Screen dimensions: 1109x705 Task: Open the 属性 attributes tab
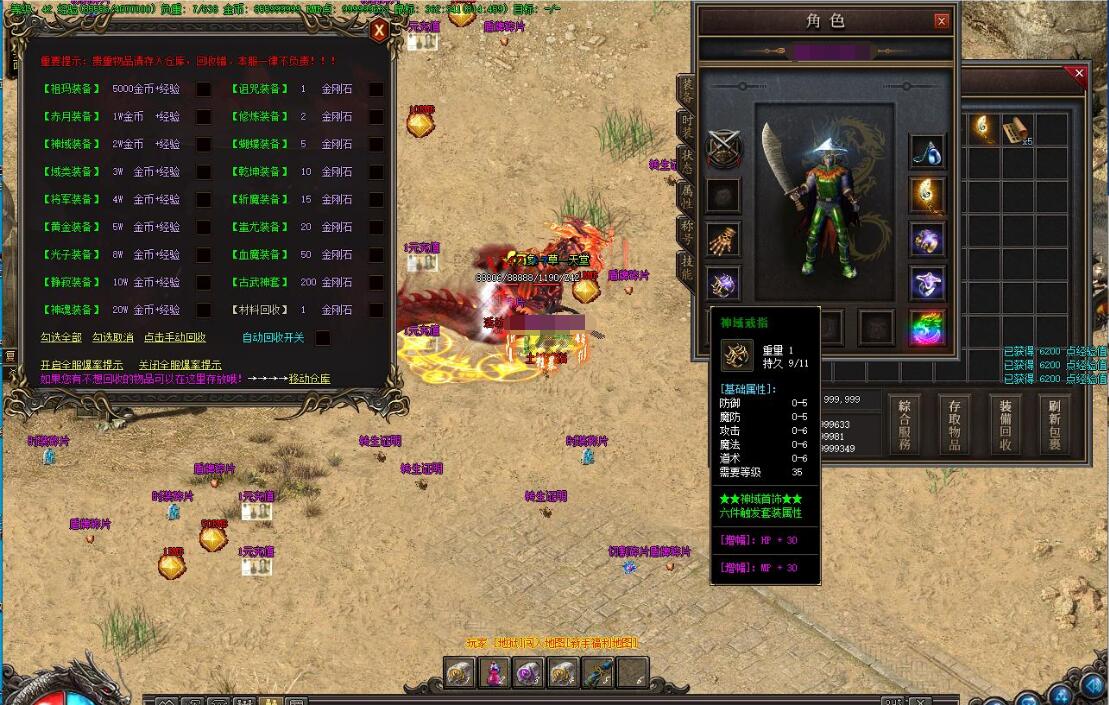coord(687,195)
